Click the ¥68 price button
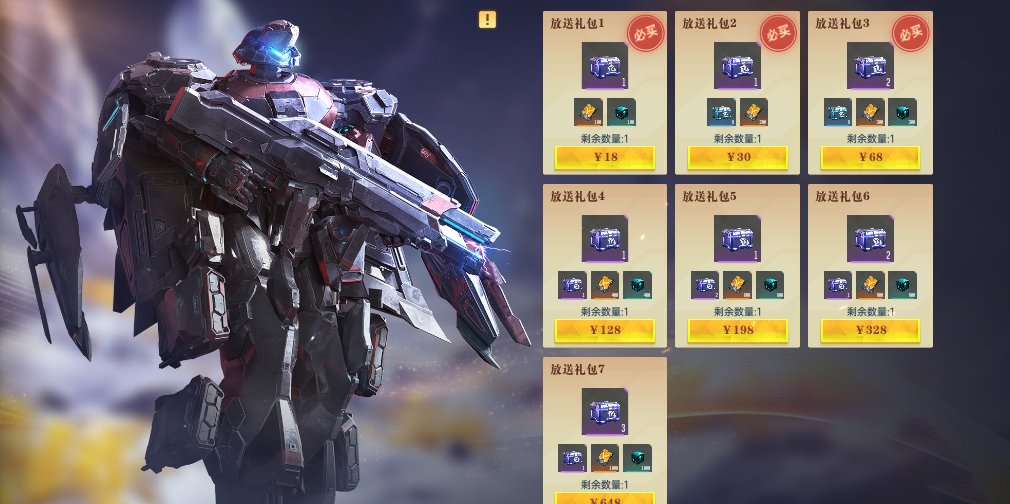This screenshot has height=504, width=1010. [870, 157]
